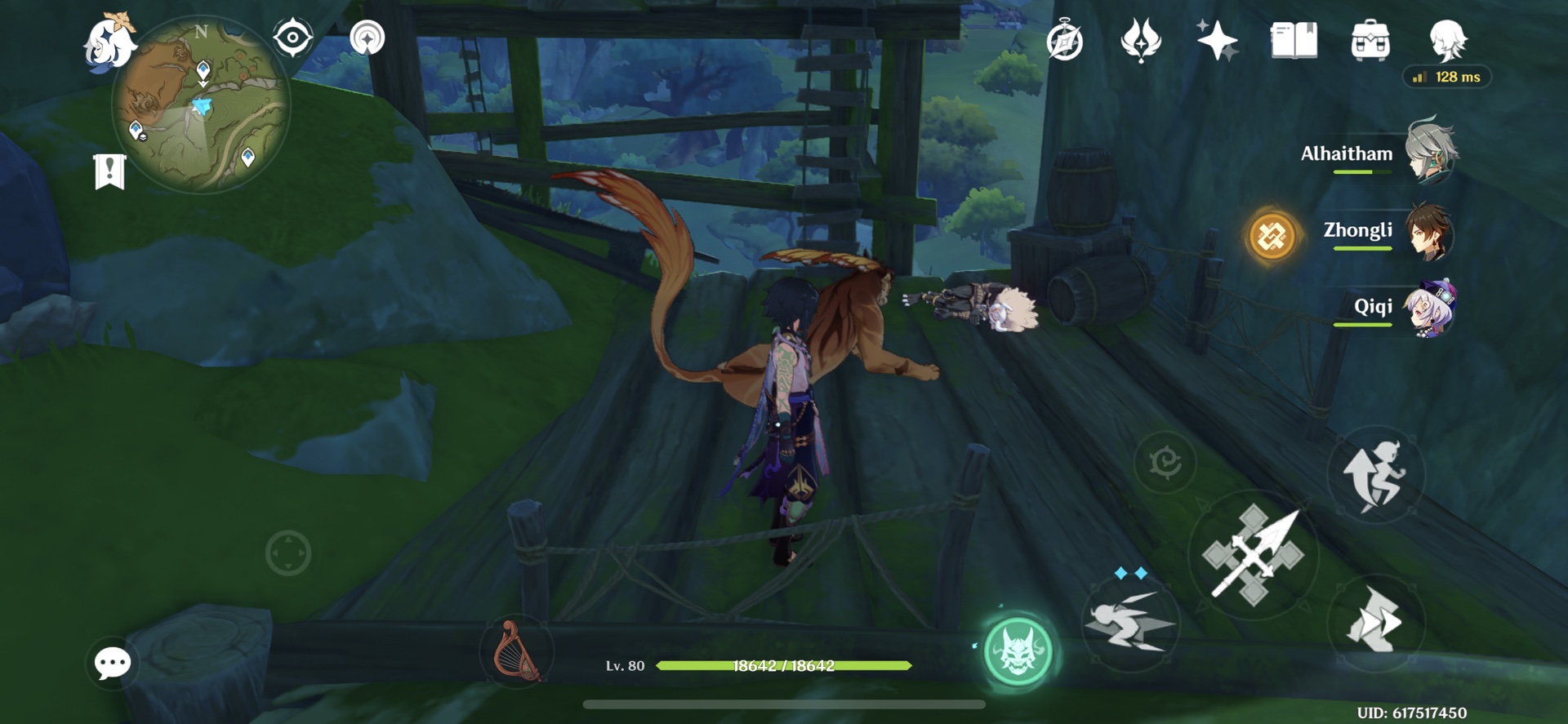Open in-game chat bubble
Viewport: 1568px width, 724px height.
tap(112, 663)
